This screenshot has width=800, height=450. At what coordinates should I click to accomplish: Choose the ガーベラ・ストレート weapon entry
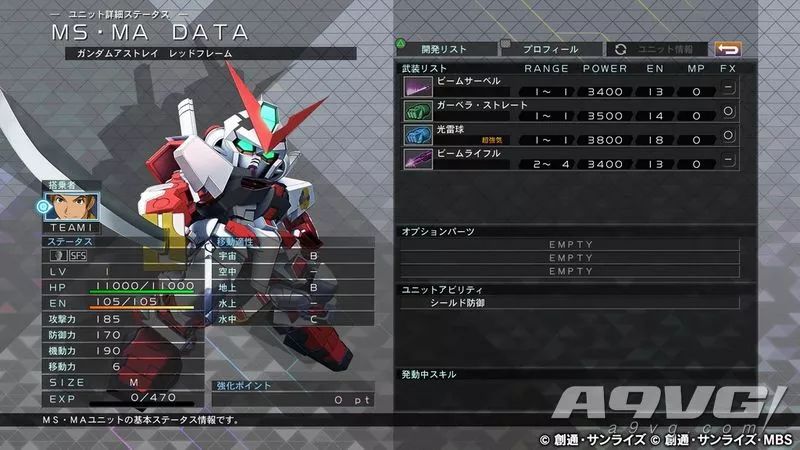570,110
